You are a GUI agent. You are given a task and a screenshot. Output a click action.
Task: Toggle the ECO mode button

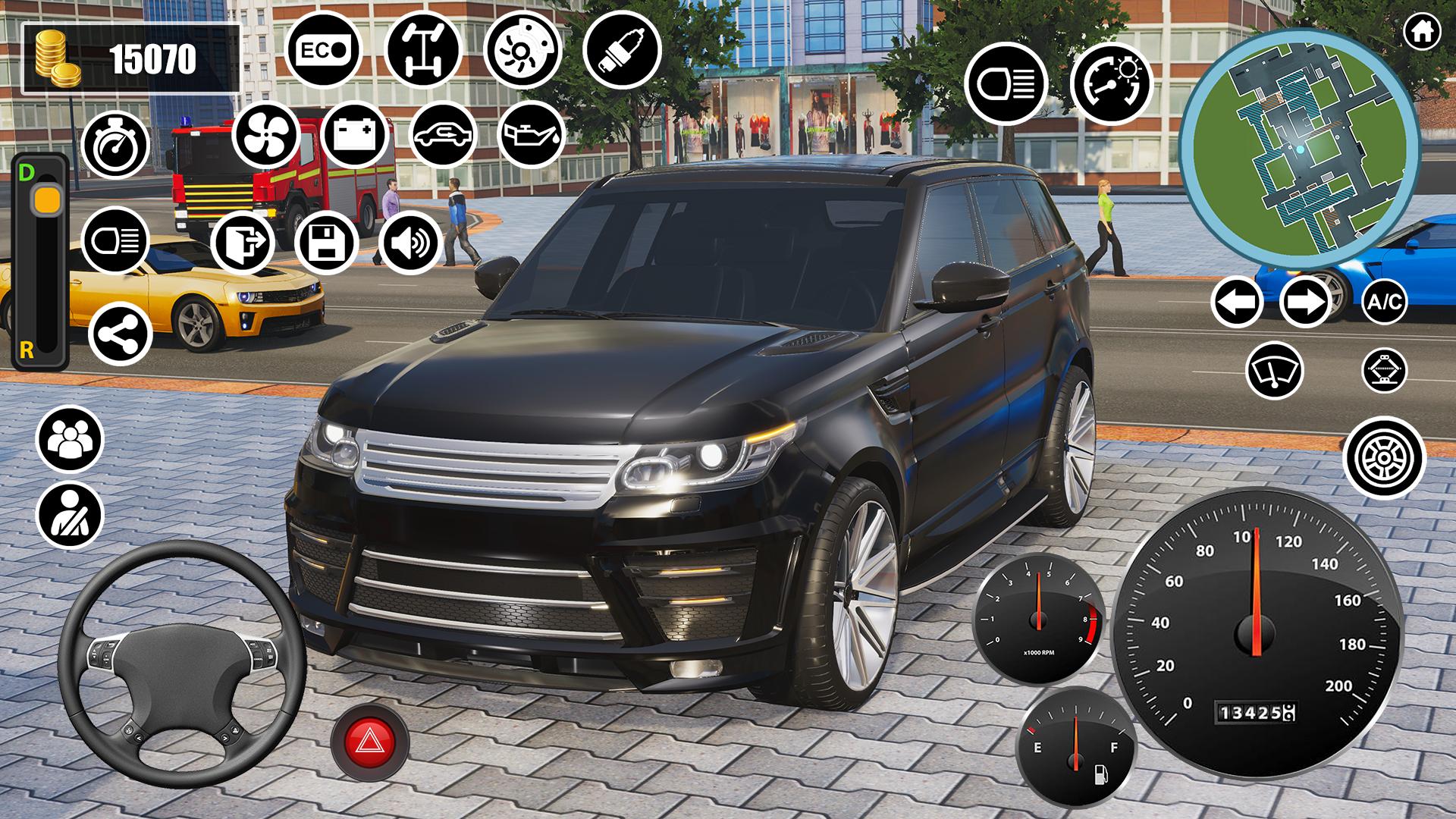point(323,50)
